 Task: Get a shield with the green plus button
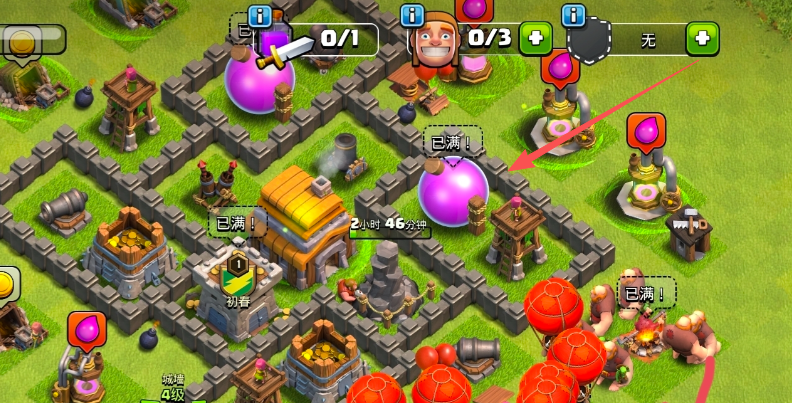point(702,40)
